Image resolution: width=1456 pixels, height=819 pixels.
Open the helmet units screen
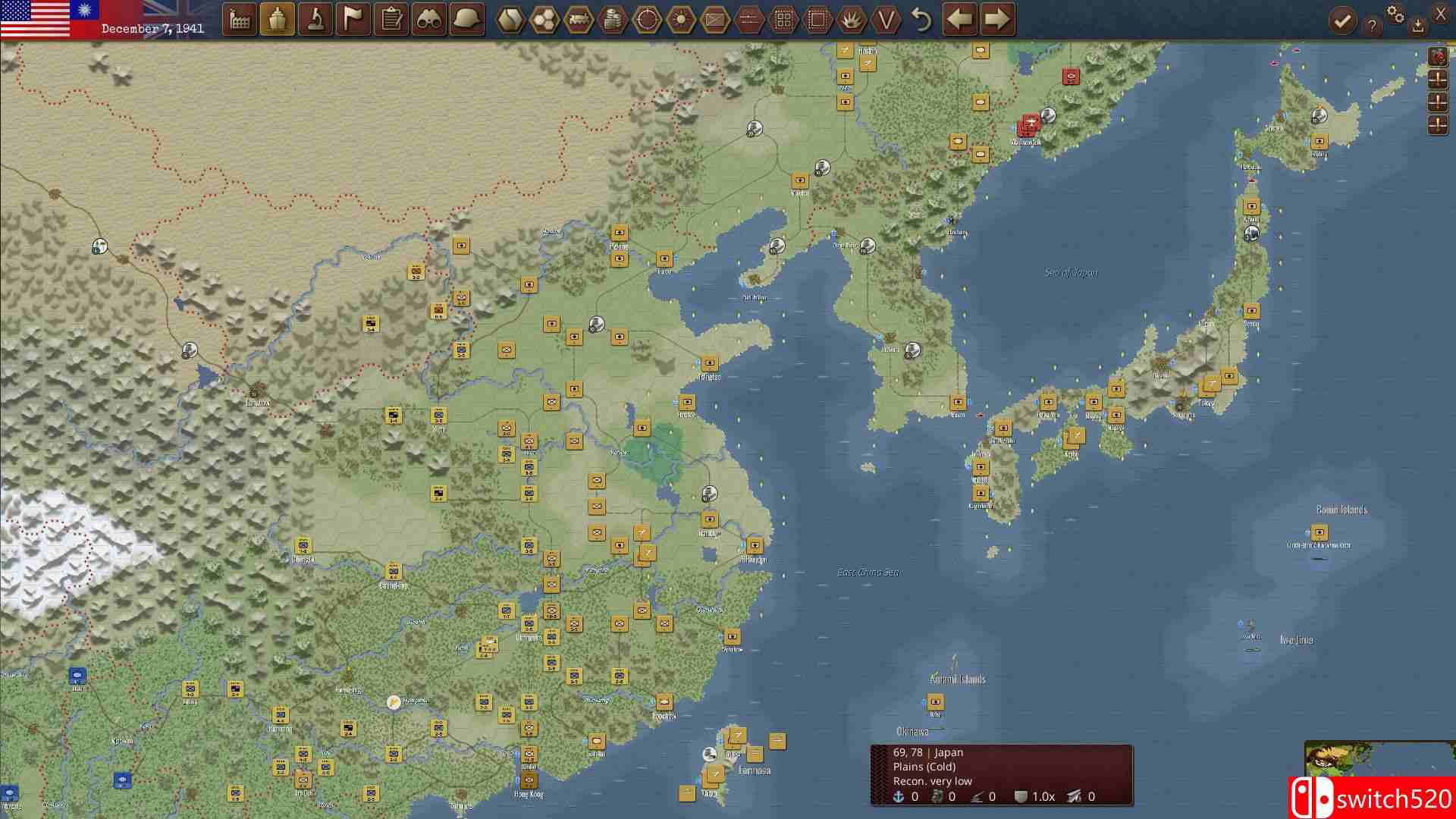coord(466,19)
